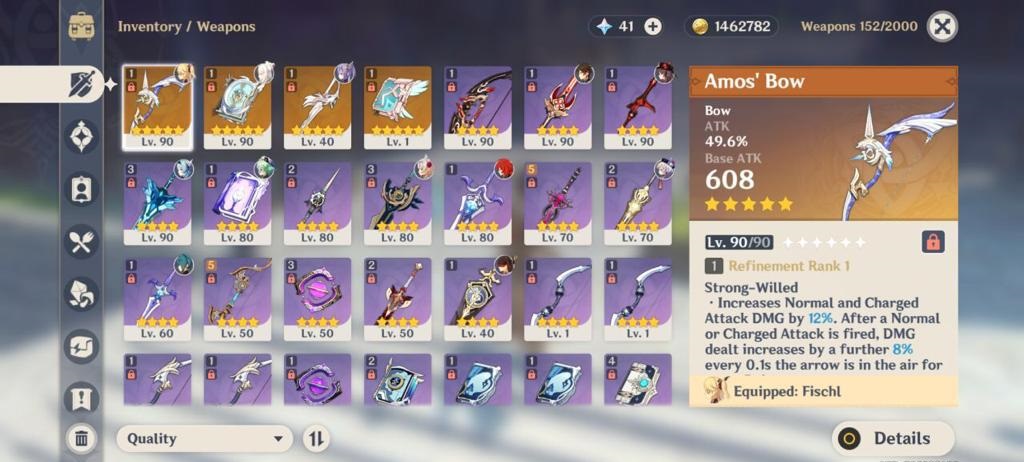Add Primogems with the plus button
The height and width of the screenshot is (462, 1024).
(x=653, y=27)
